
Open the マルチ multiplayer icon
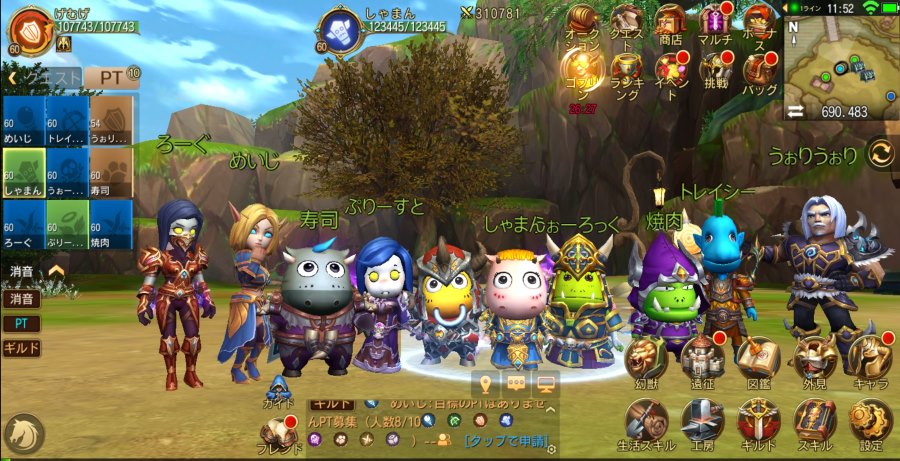(x=715, y=24)
